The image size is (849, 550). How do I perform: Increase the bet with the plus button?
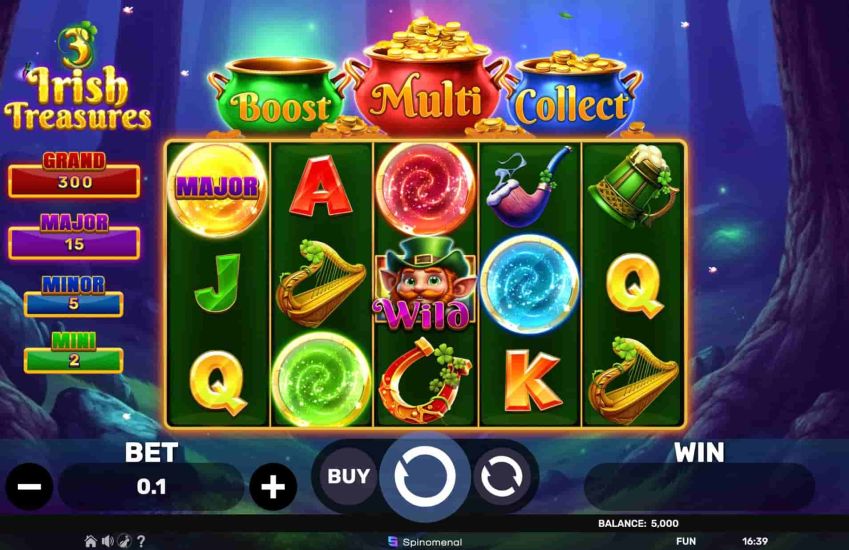(x=272, y=488)
